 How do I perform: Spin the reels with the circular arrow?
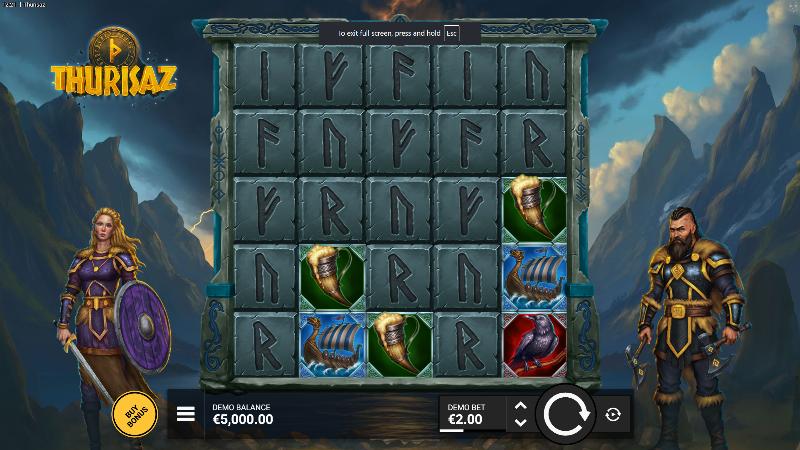(567, 414)
